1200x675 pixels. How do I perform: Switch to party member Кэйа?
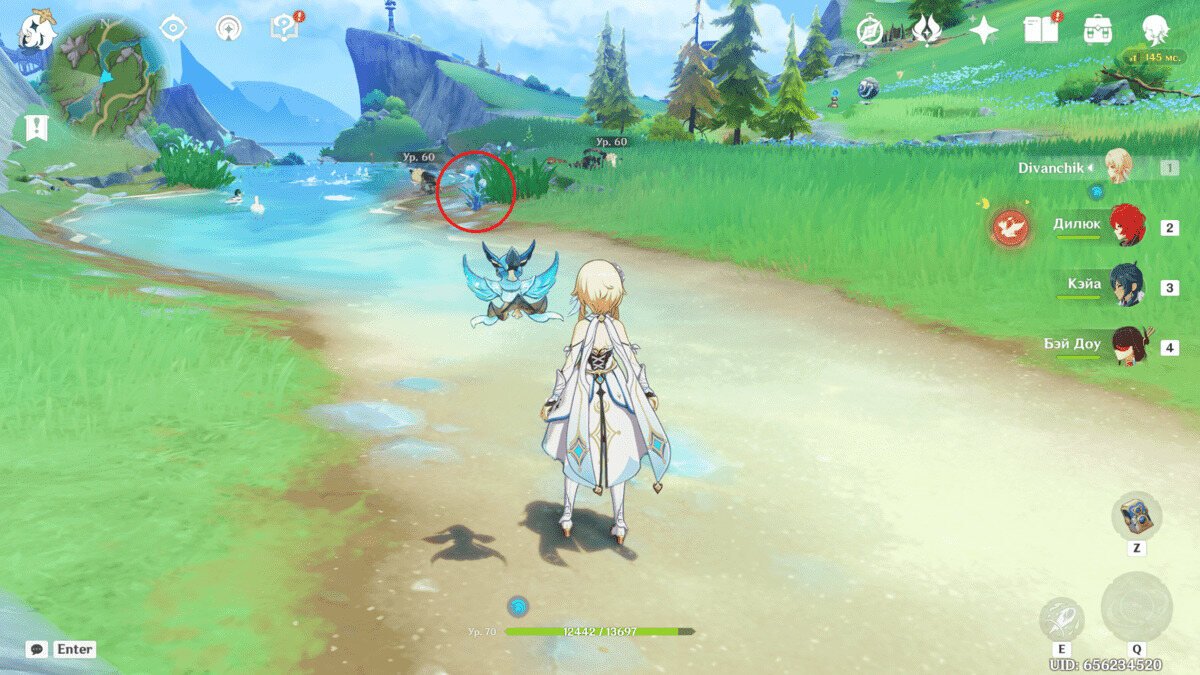1126,286
